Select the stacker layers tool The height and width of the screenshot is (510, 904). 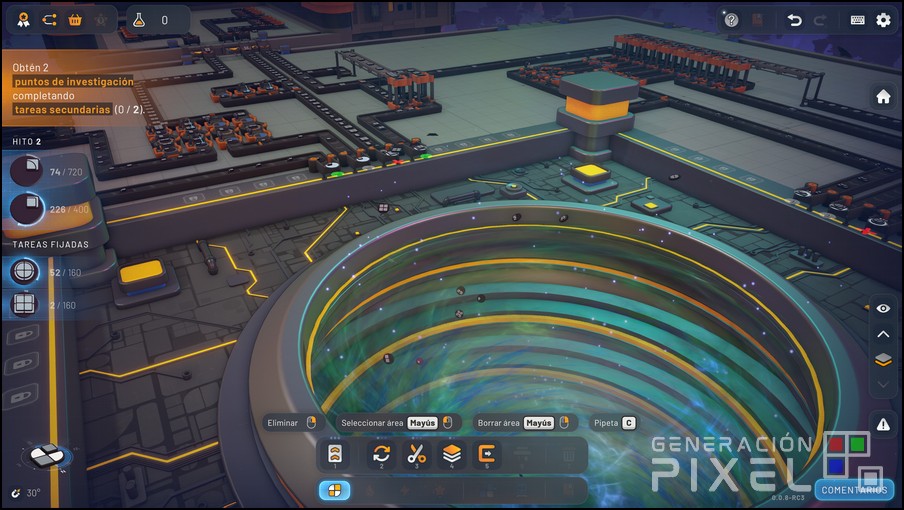pos(452,455)
